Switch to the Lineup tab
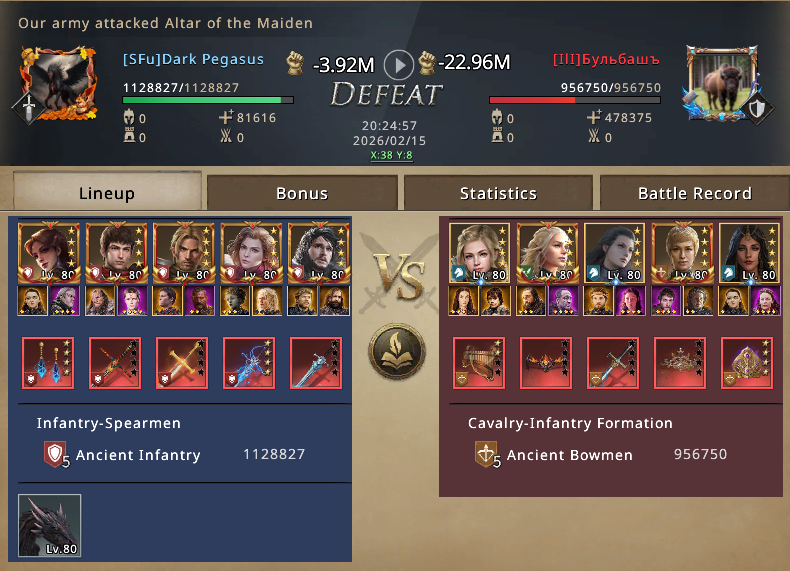This screenshot has width=790, height=571. 107,193
